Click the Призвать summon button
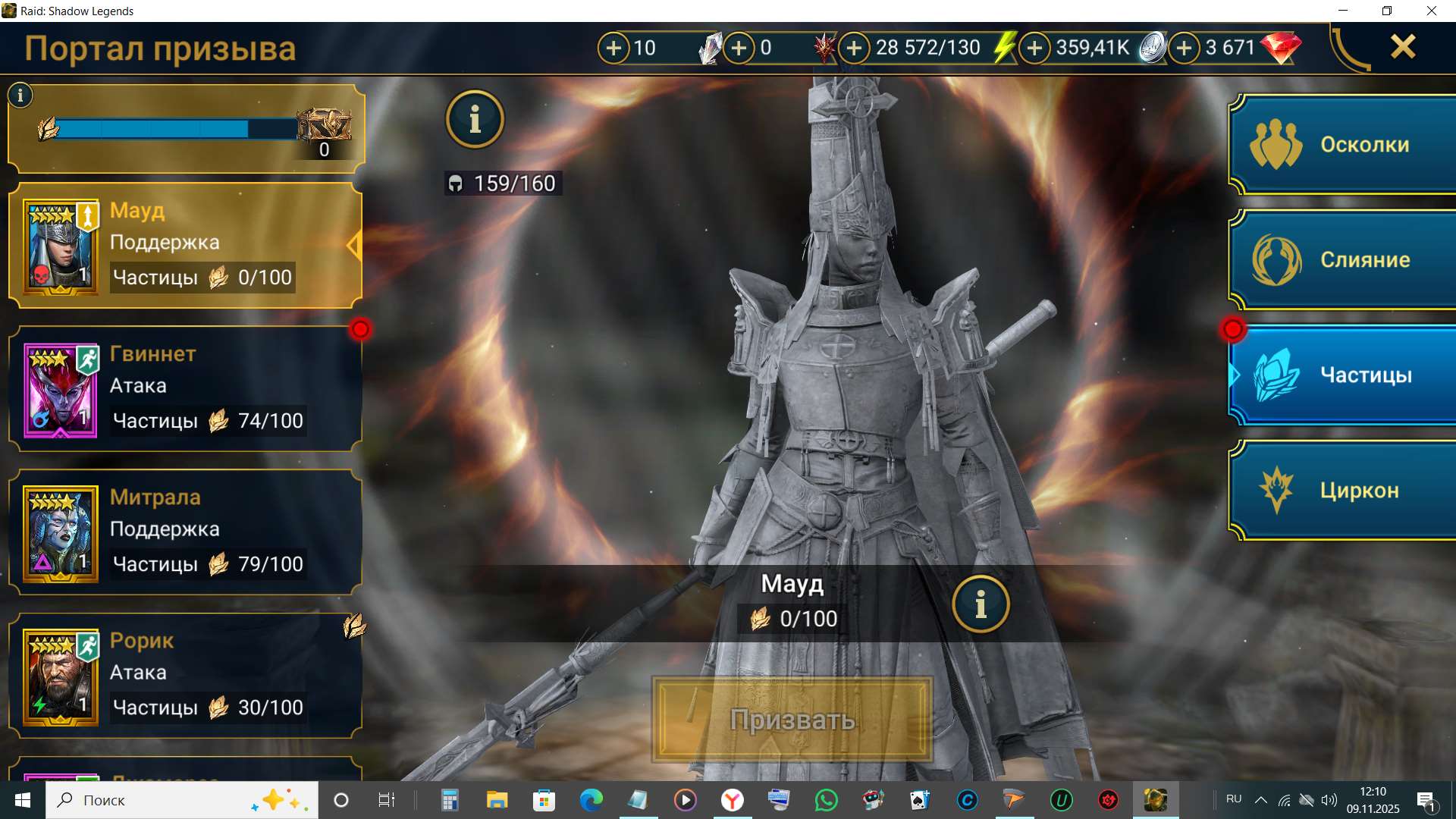The width and height of the screenshot is (1456, 819). click(792, 719)
